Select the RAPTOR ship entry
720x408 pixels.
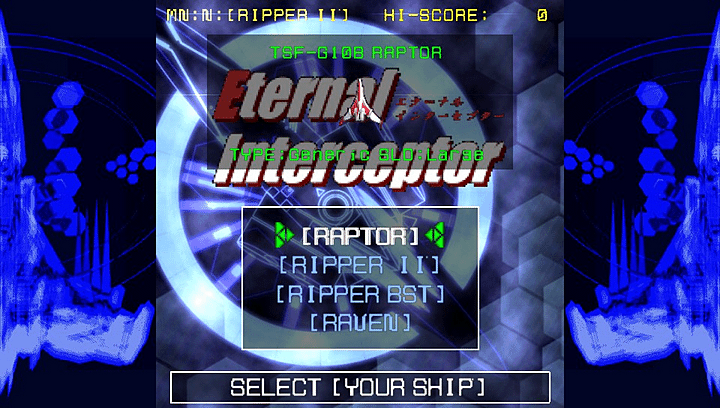[x=360, y=236]
